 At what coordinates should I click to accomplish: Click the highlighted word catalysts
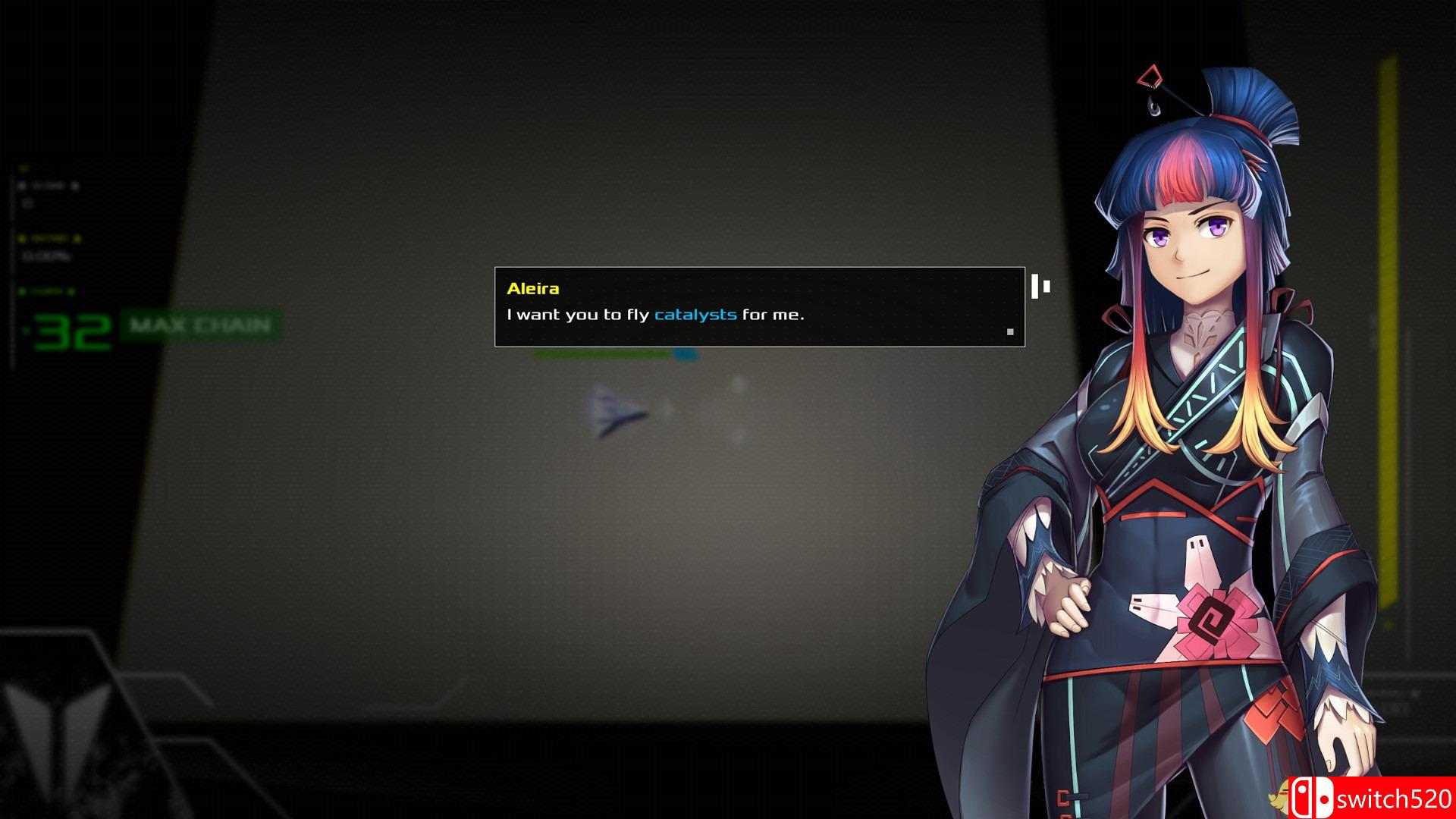click(695, 314)
